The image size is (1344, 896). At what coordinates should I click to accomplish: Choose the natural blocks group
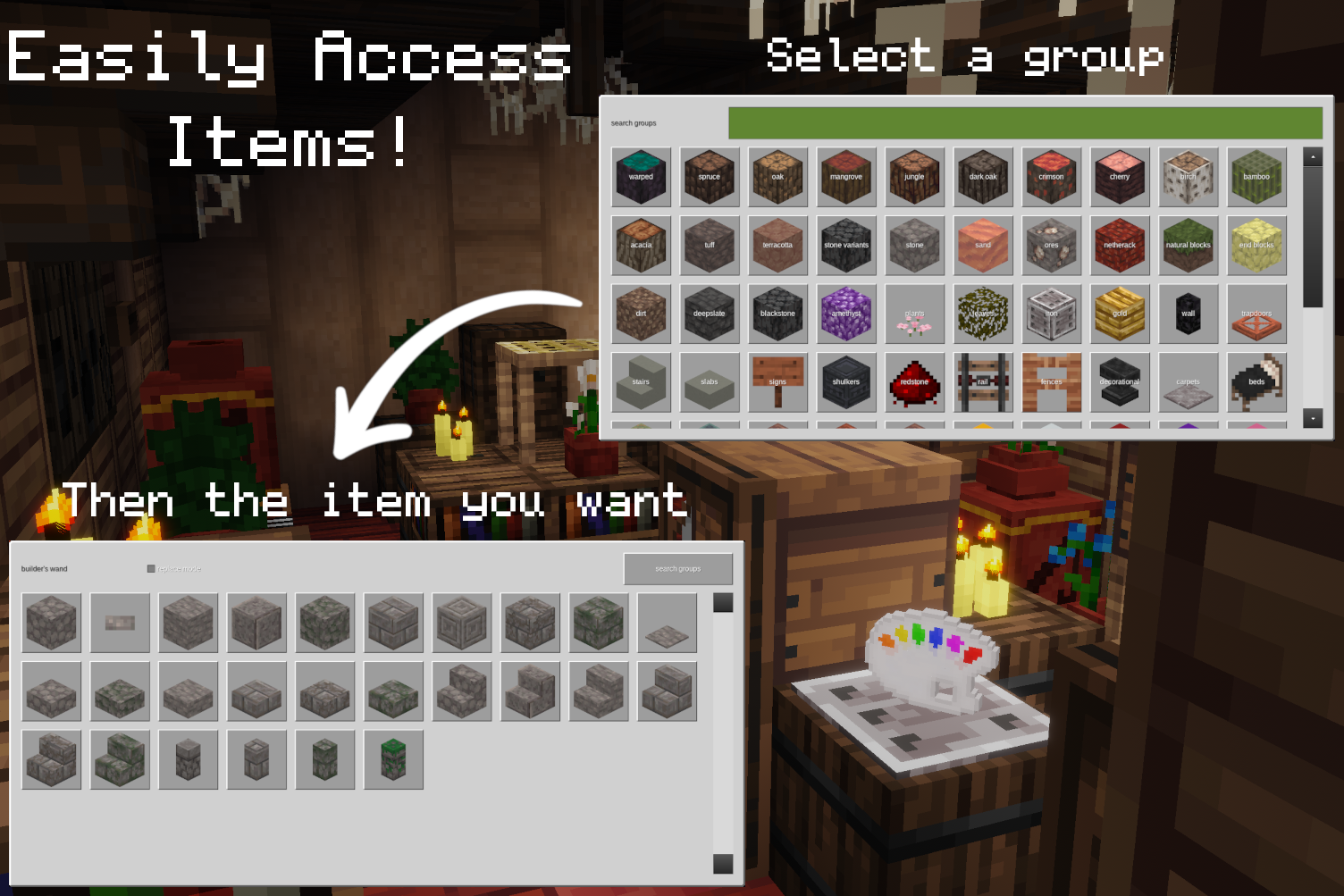(x=1188, y=245)
